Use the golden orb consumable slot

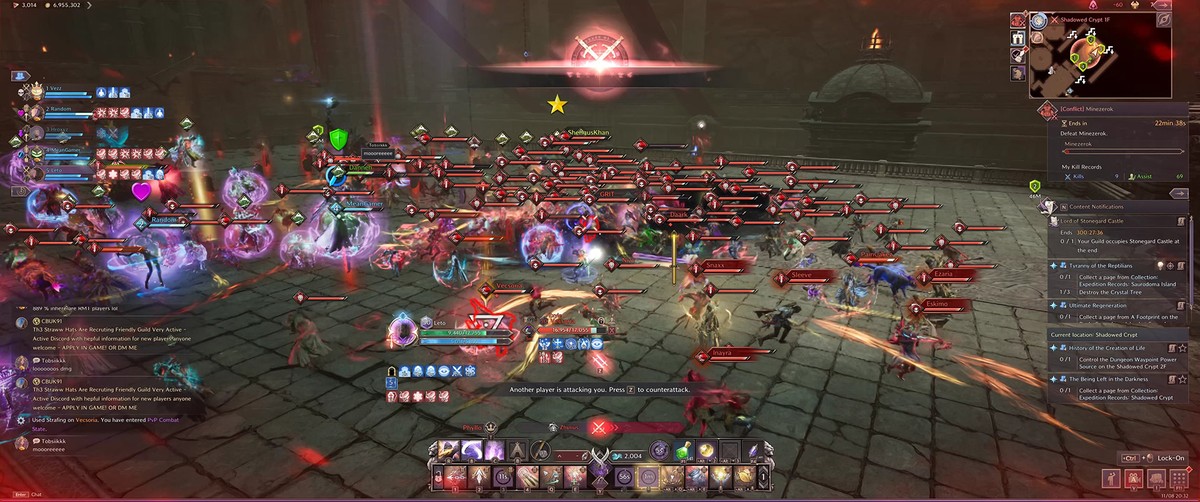click(x=707, y=451)
